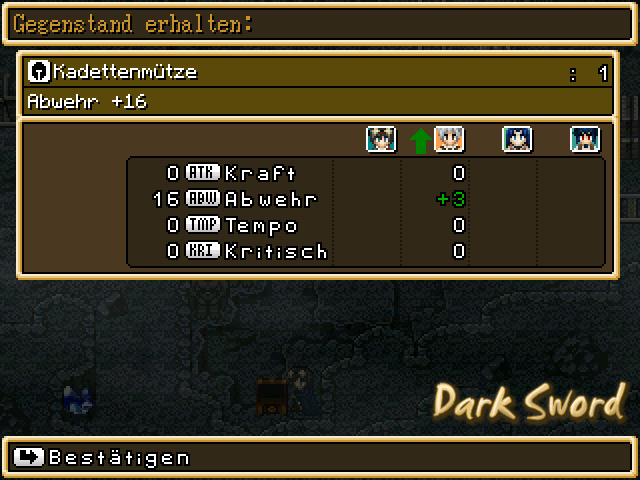Choose the horned brown-haired character portrait
Viewport: 640px width, 480px height.
(x=381, y=140)
